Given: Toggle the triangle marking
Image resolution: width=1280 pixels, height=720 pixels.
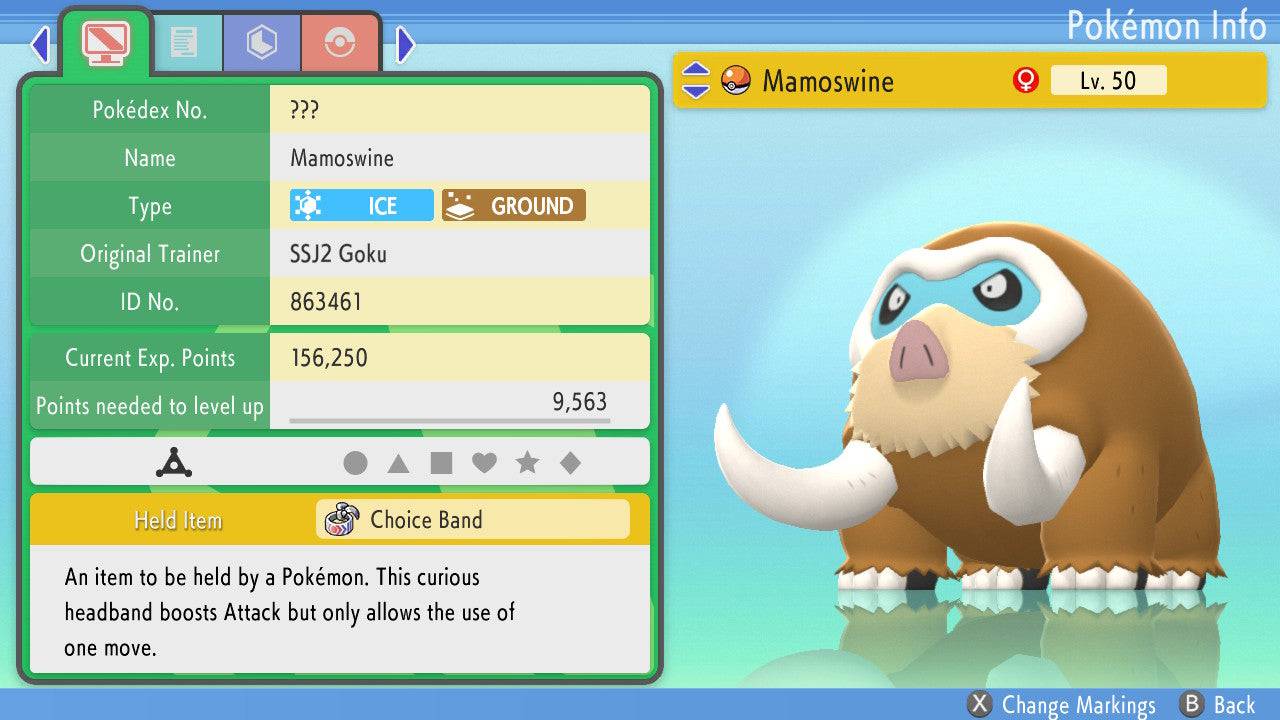Looking at the screenshot, I should pyautogui.click(x=398, y=463).
